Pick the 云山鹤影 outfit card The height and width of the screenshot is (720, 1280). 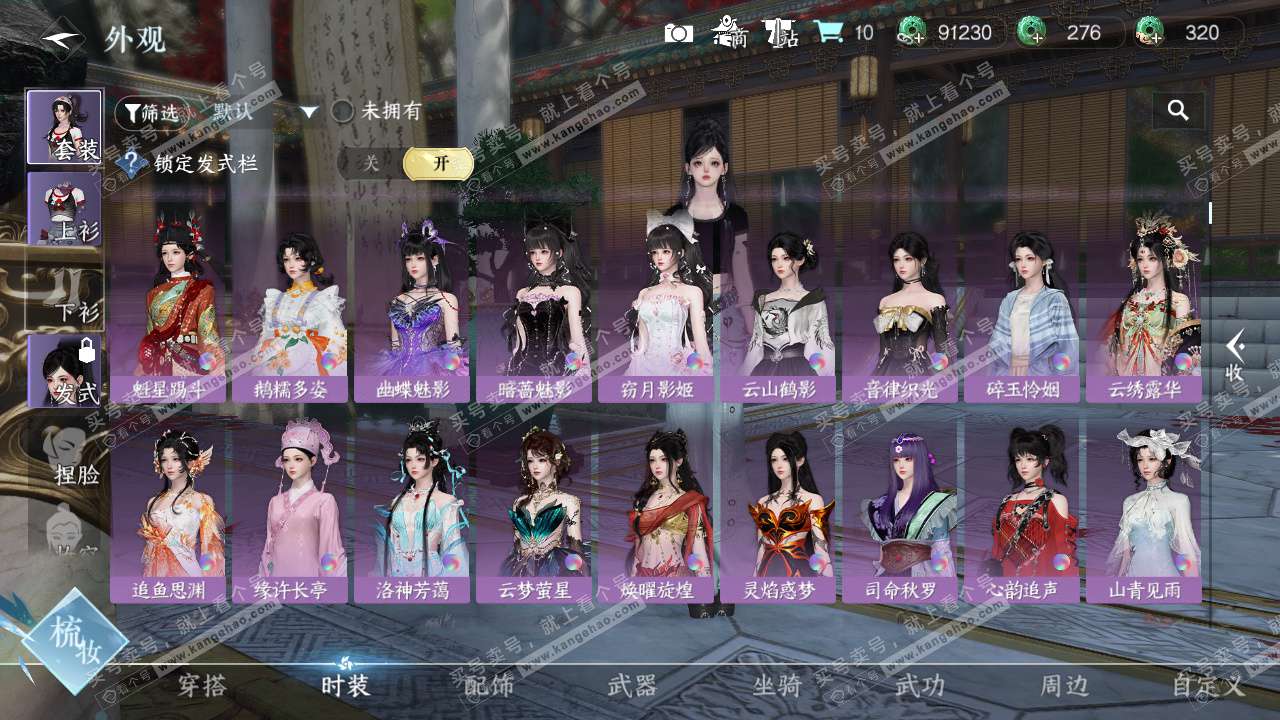(778, 310)
